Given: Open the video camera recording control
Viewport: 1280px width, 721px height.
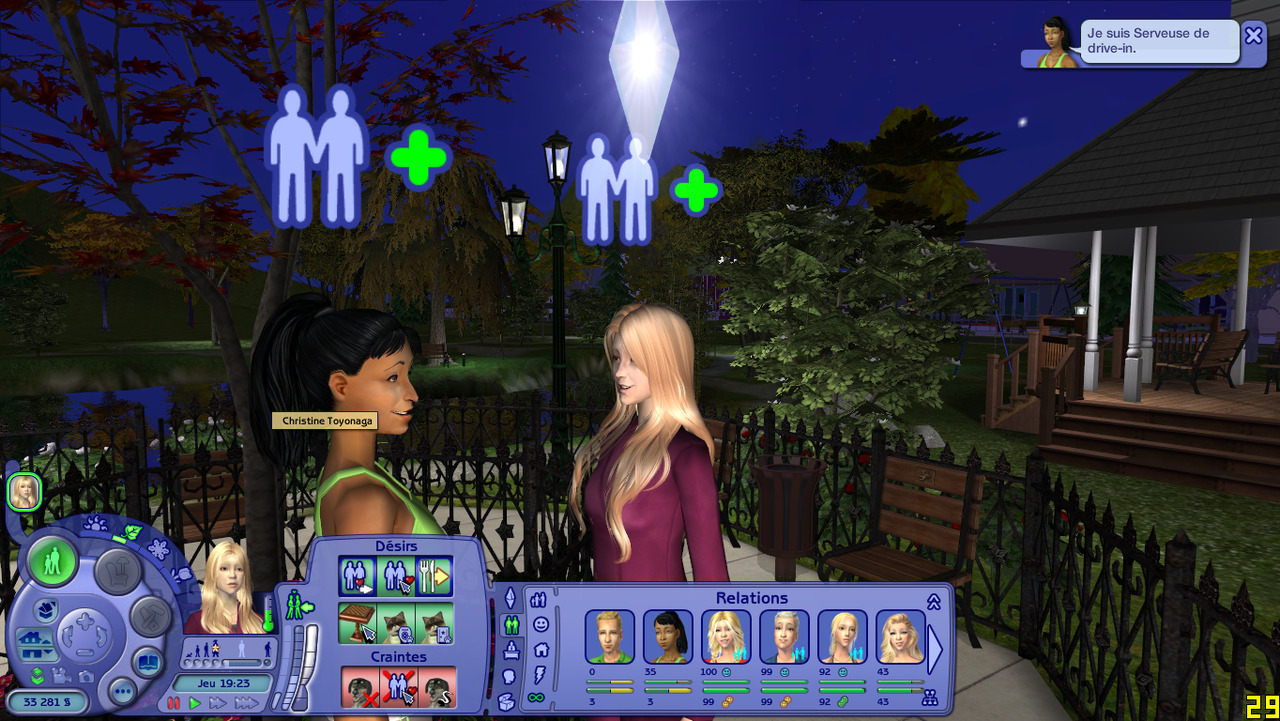Looking at the screenshot, I should click(61, 676).
